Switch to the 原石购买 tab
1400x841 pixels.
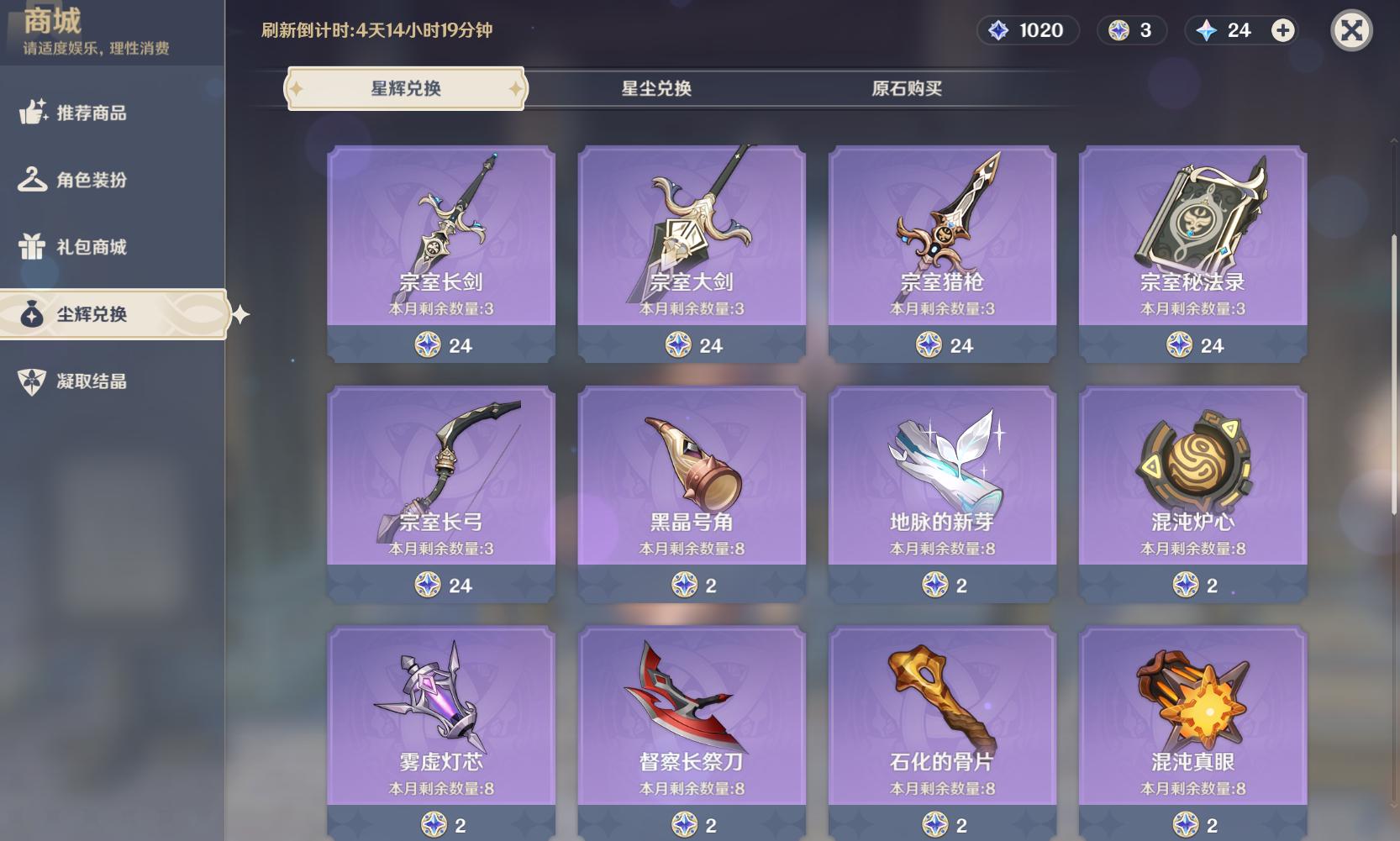906,88
